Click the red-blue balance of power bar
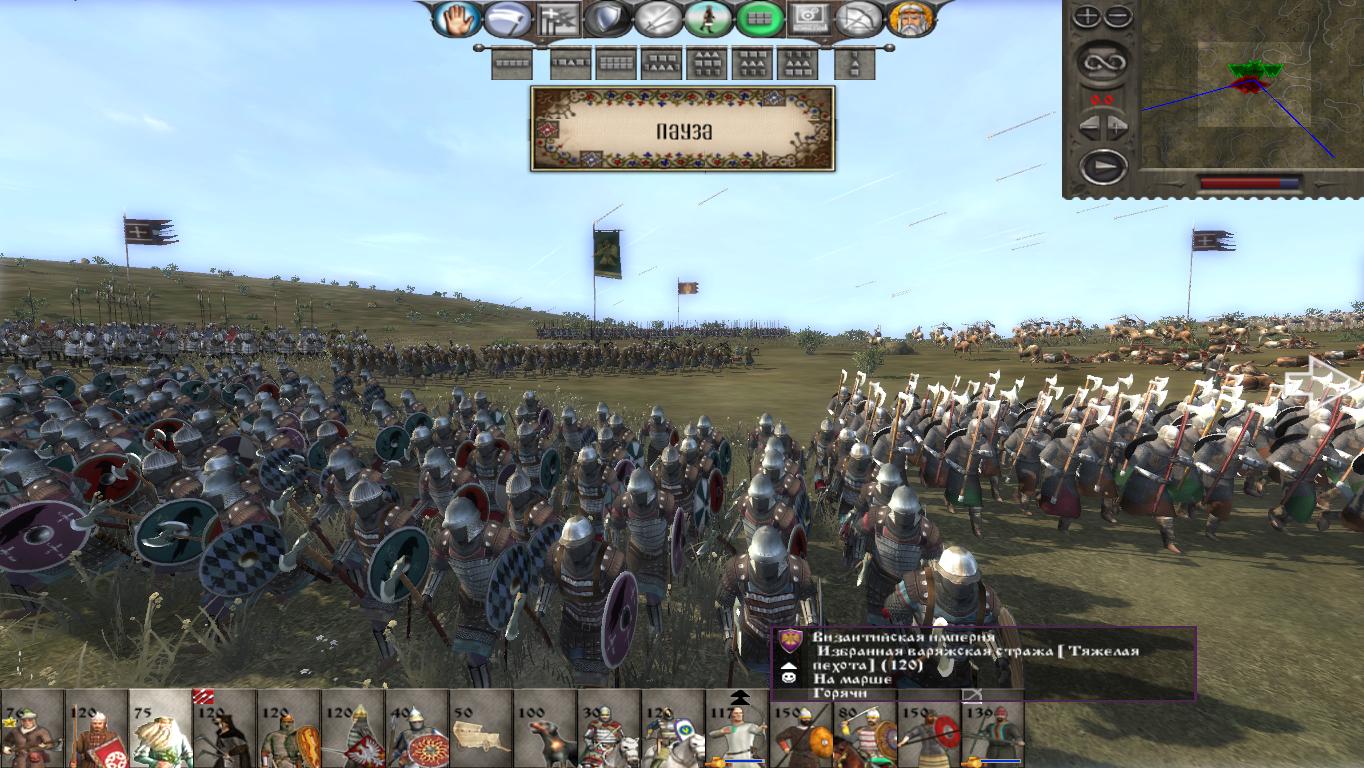Image resolution: width=1364 pixels, height=768 pixels. (x=1250, y=182)
